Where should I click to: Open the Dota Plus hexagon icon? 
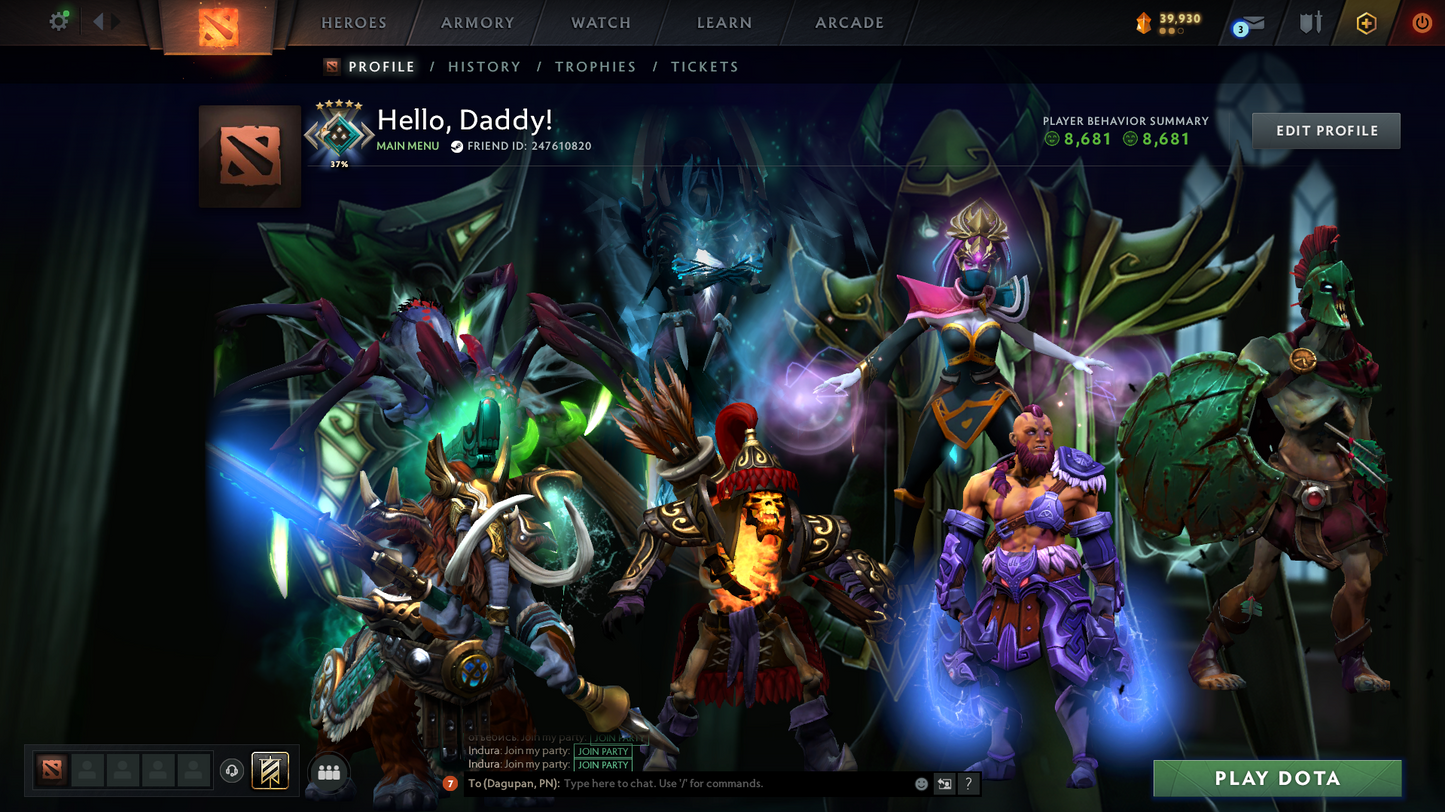(x=1366, y=23)
